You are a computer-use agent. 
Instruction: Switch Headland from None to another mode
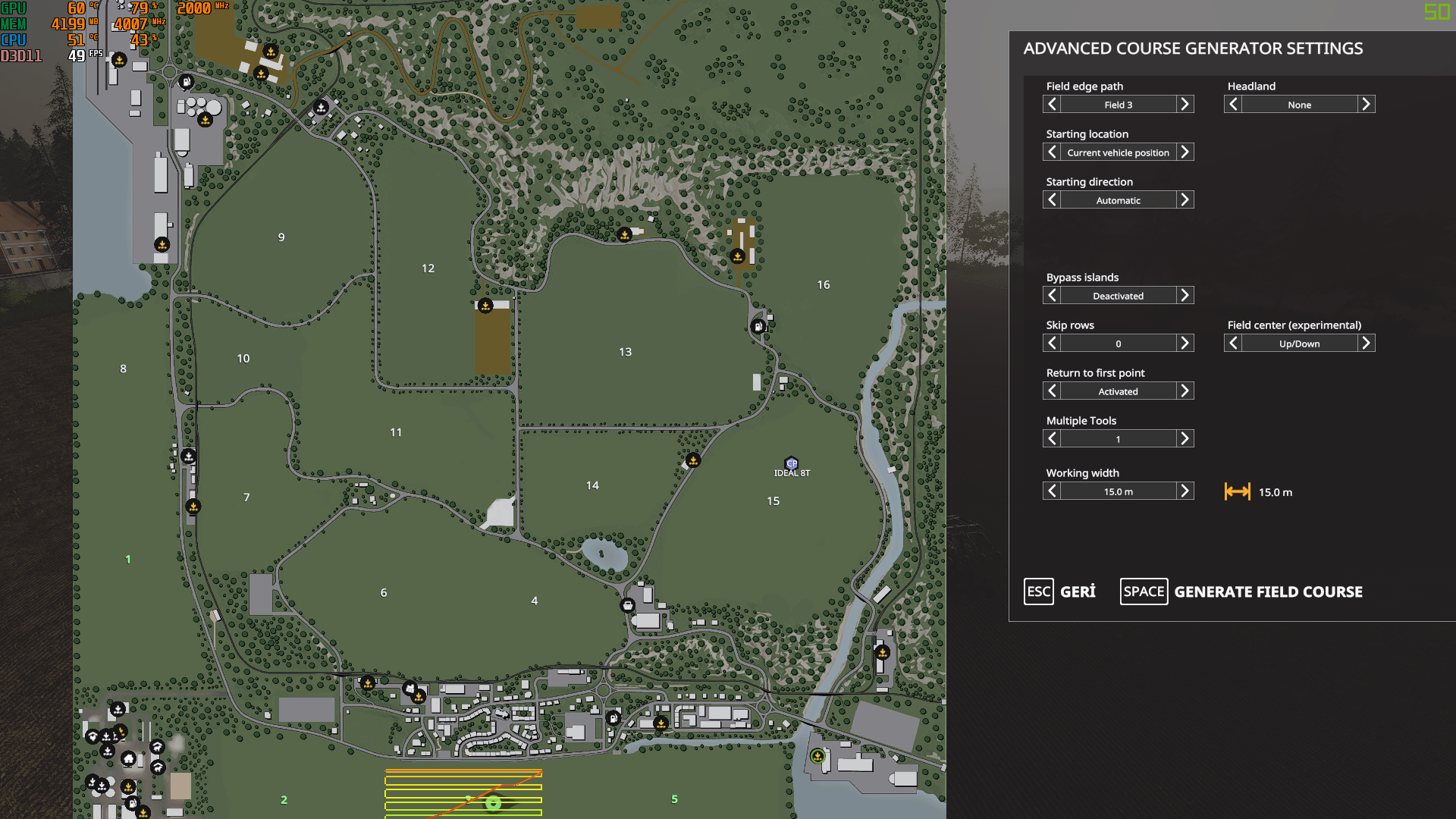tap(1366, 104)
